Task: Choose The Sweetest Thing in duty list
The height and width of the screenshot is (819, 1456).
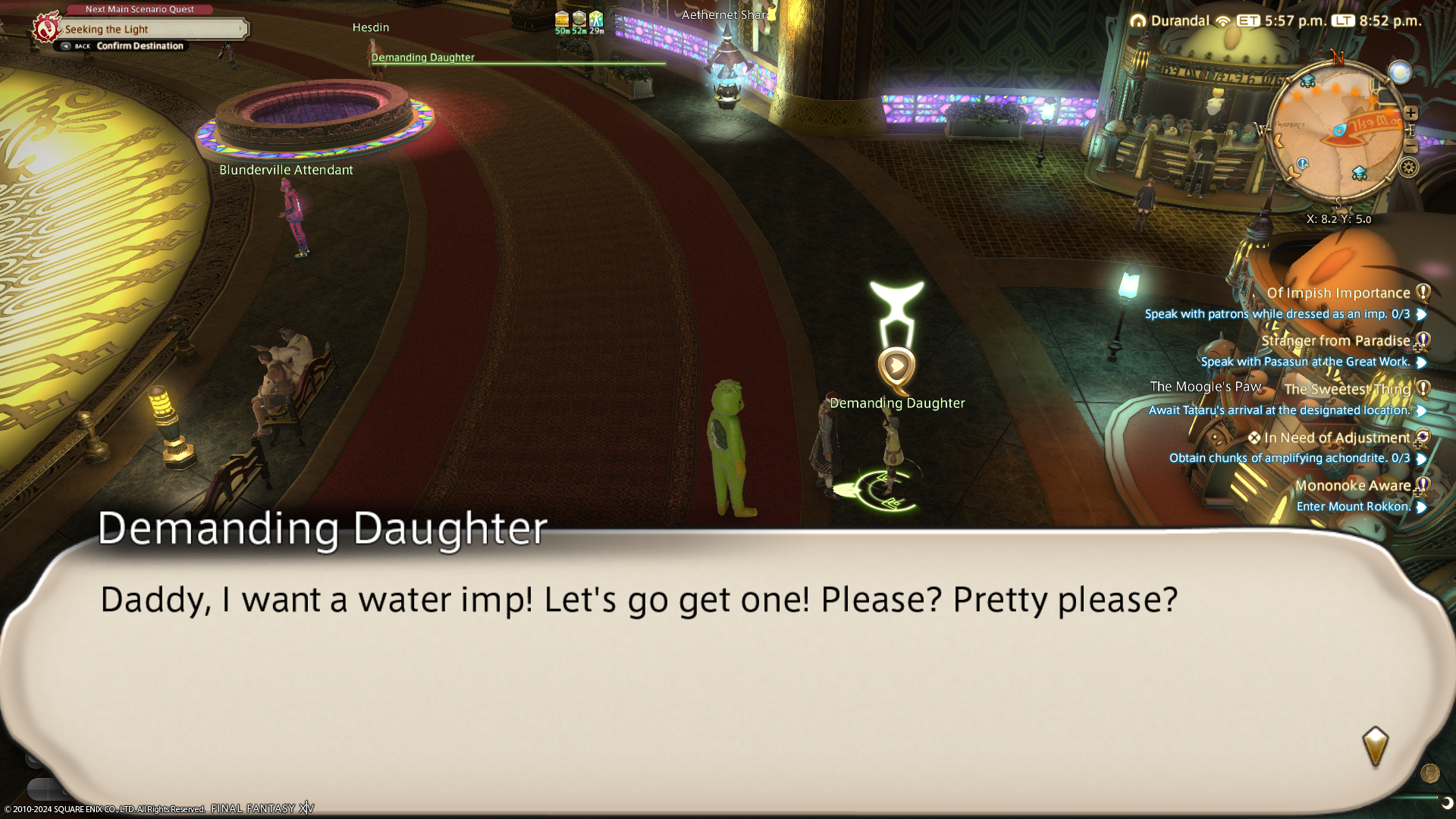Action: pos(1347,390)
